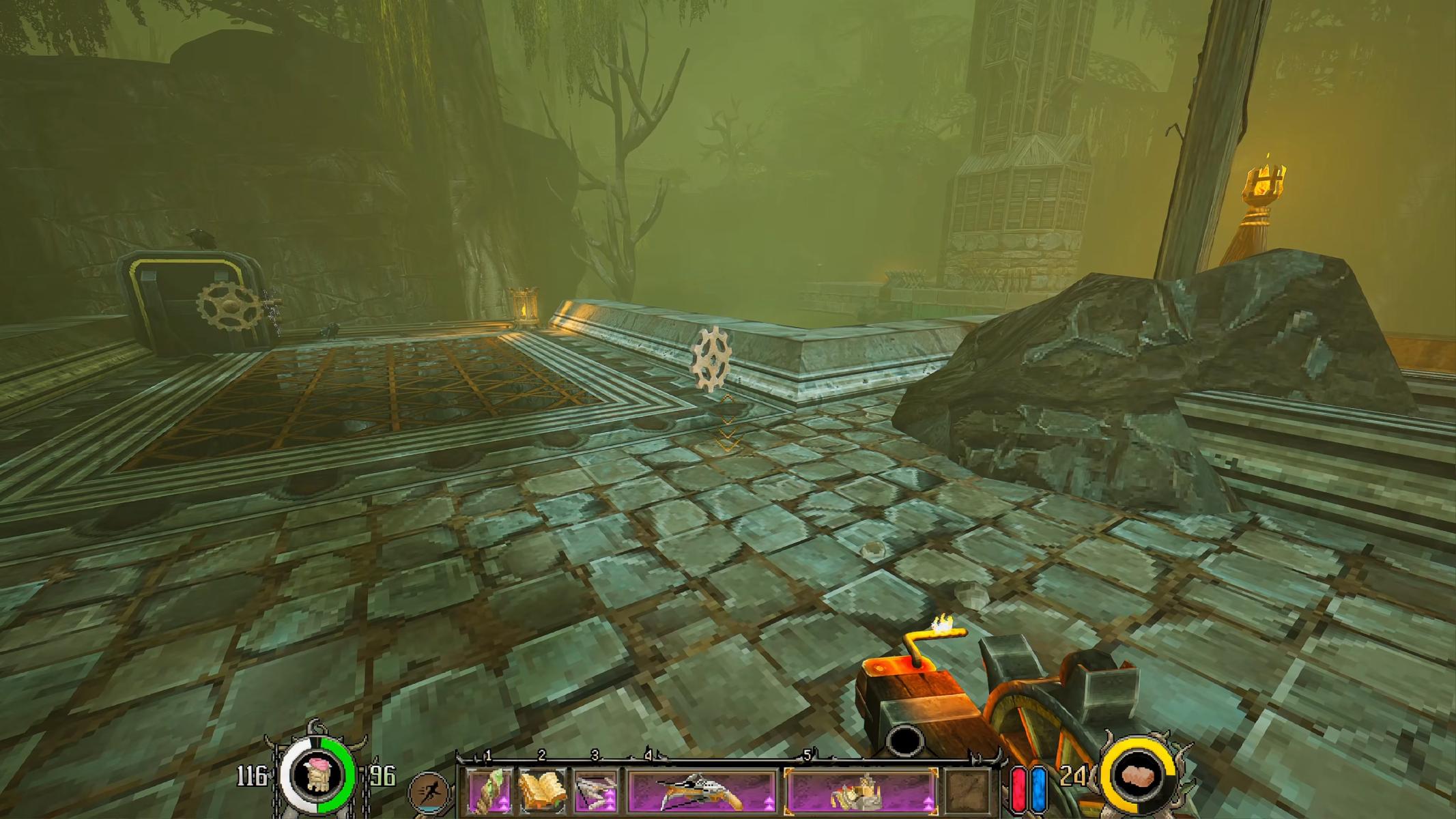Choose the spellbook in slot 2
1456x819 pixels.
[543, 791]
